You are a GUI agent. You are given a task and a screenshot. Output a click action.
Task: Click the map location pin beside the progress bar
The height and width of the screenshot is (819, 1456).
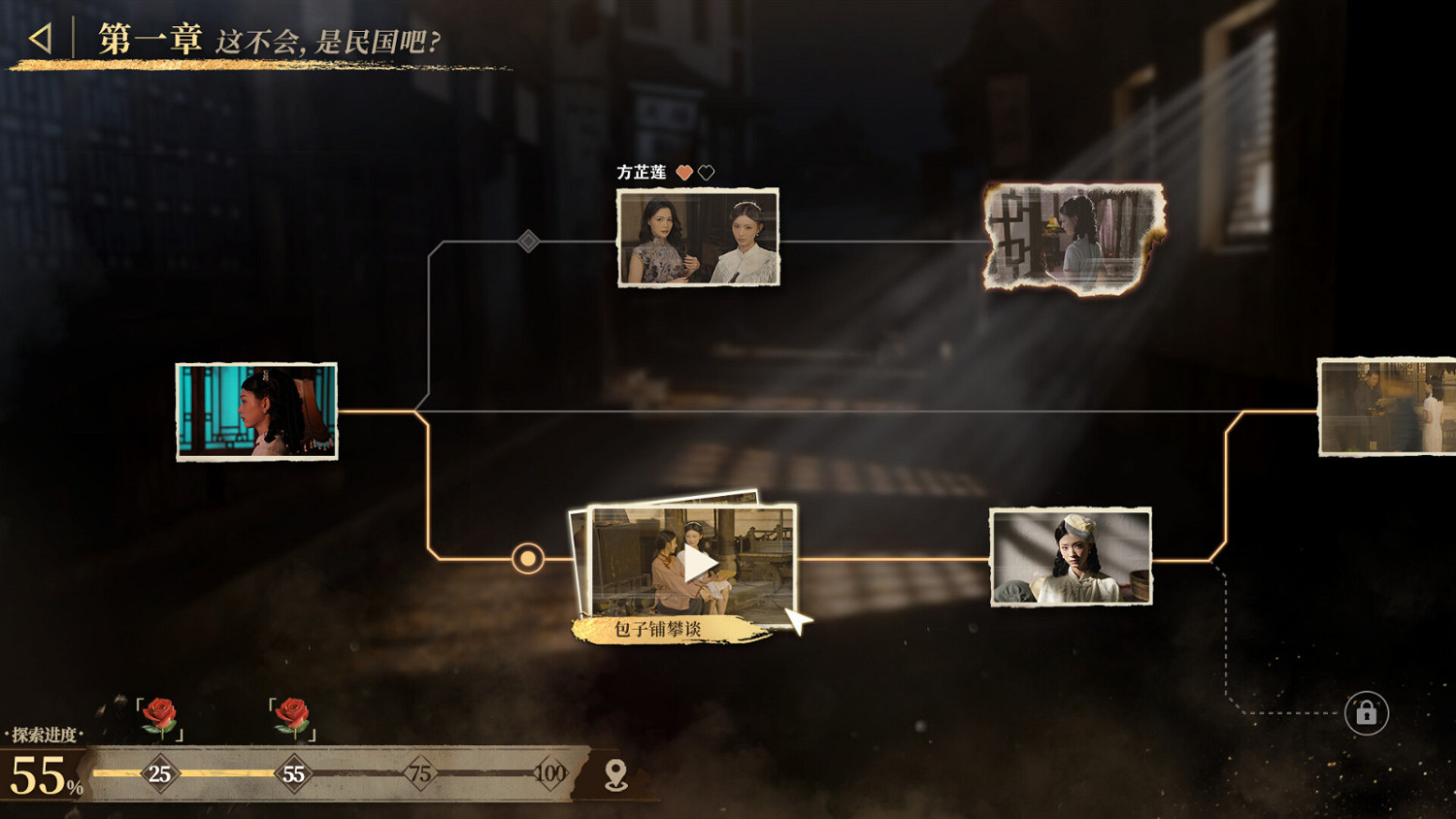[617, 772]
